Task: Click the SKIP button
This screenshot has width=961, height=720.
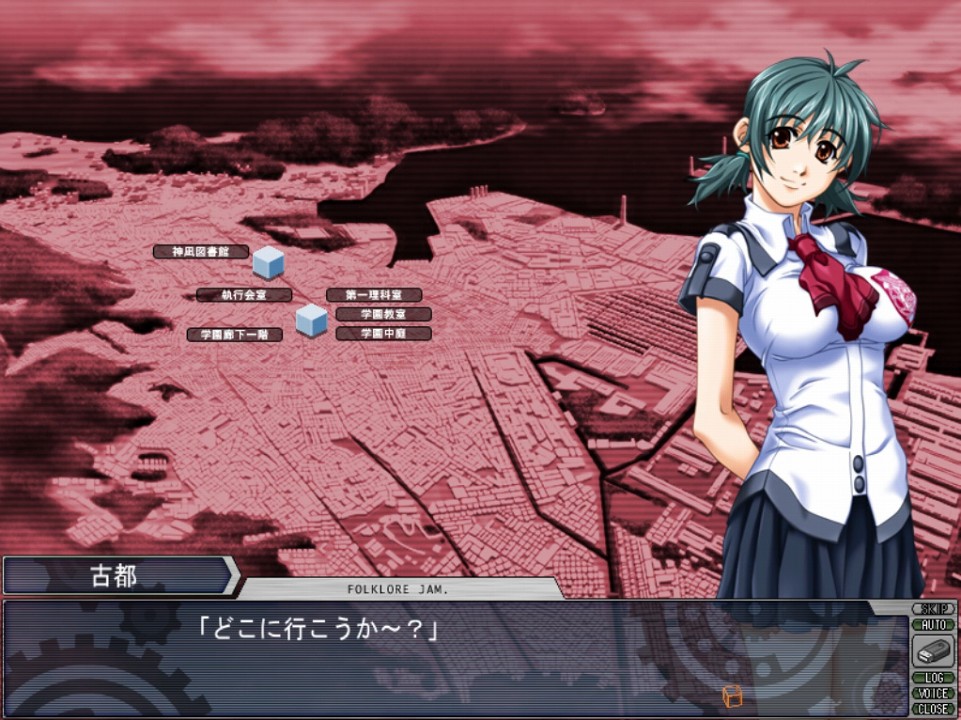Action: [x=932, y=608]
